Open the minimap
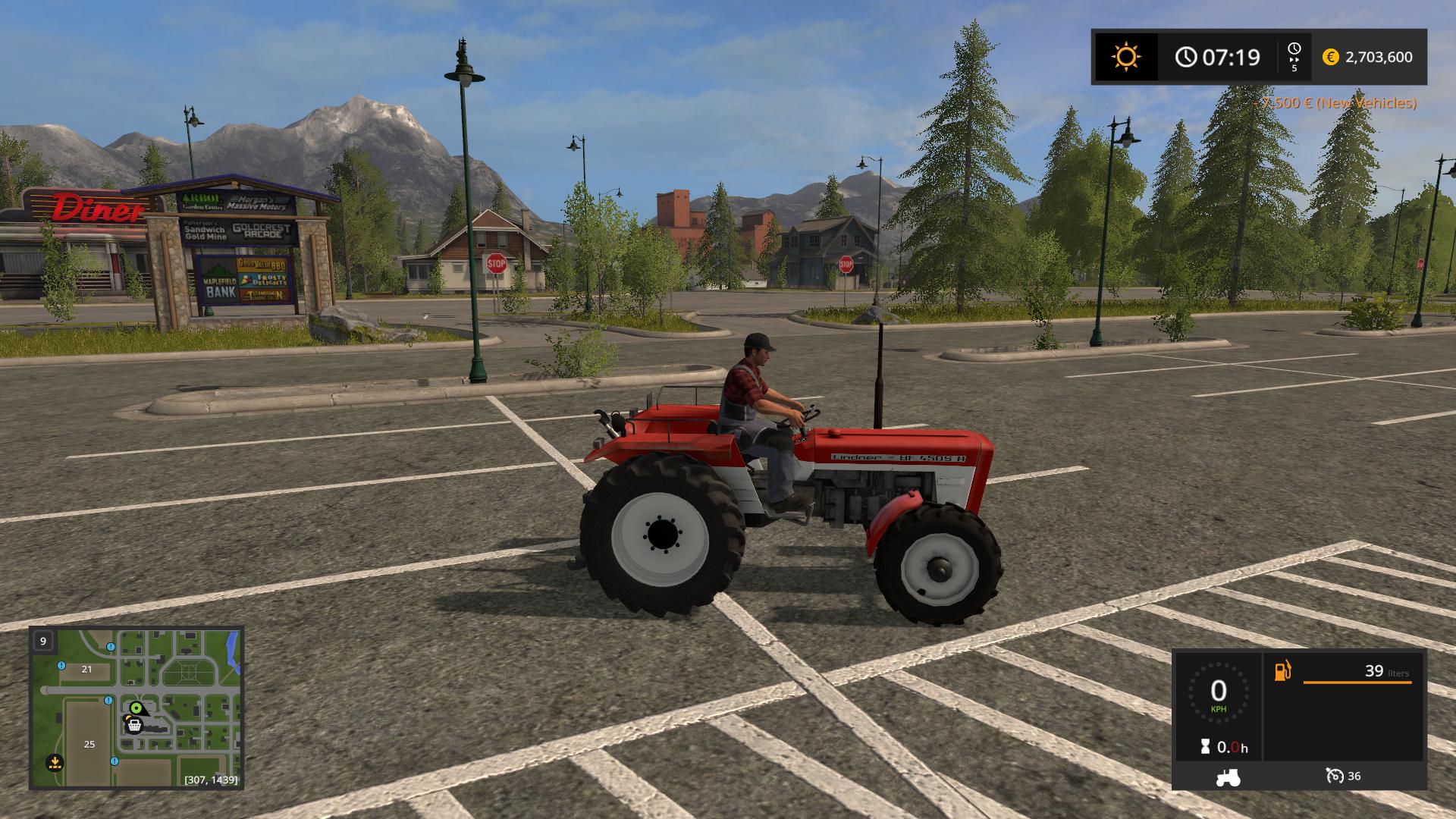Screen dimensions: 1456x819 [x=136, y=708]
